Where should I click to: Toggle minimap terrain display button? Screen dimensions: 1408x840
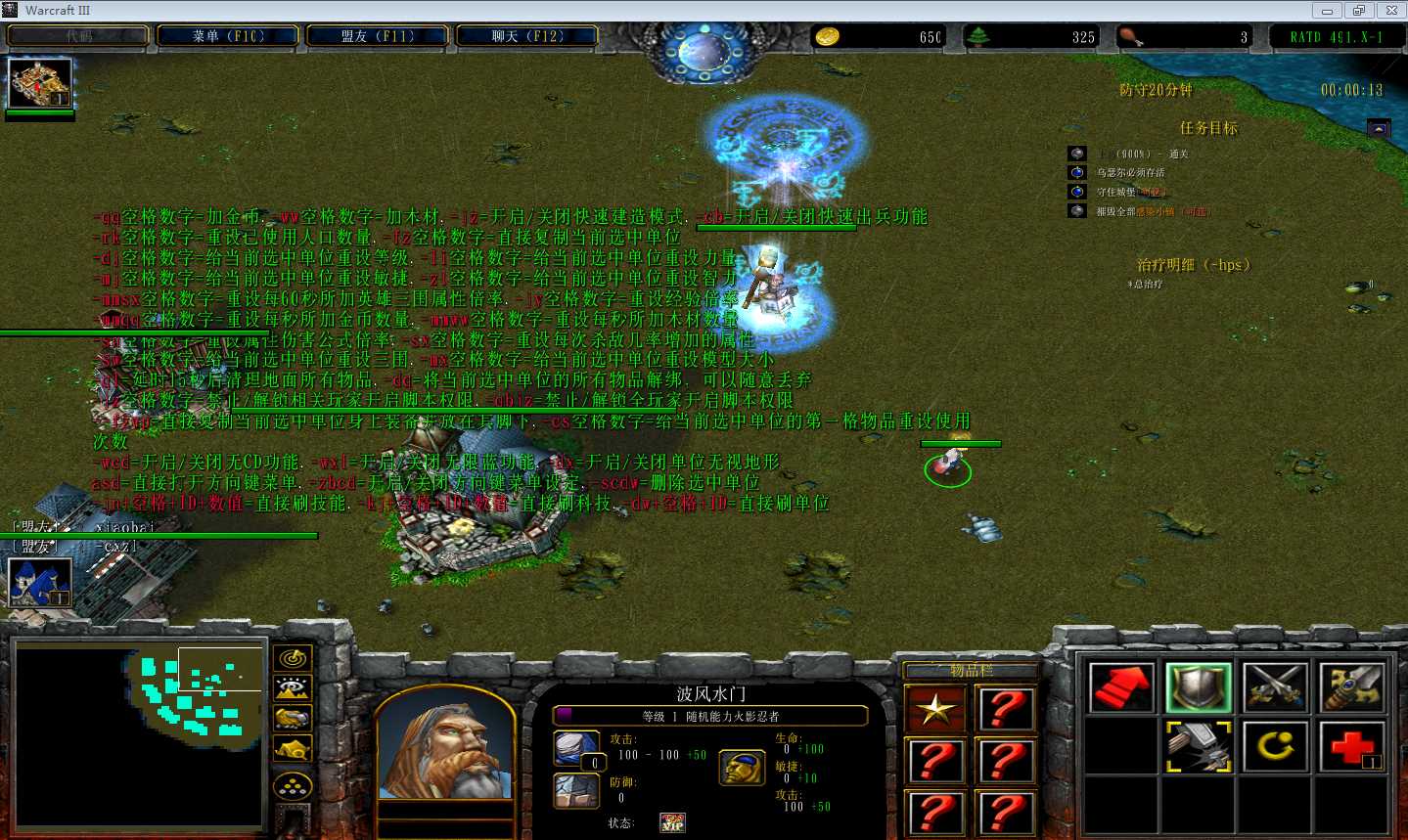(293, 689)
